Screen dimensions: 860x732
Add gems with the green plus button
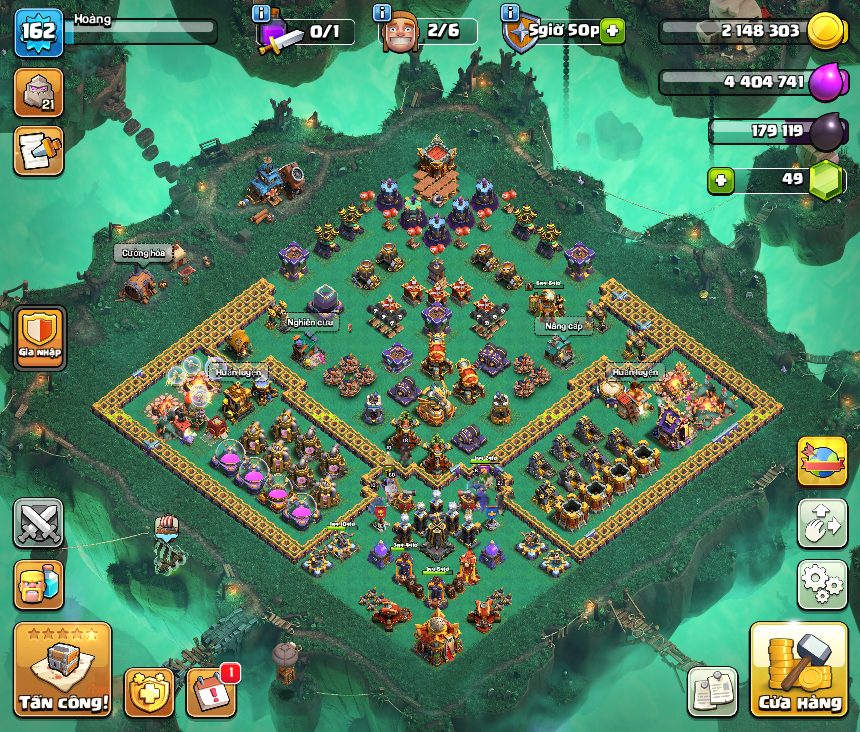click(x=719, y=181)
